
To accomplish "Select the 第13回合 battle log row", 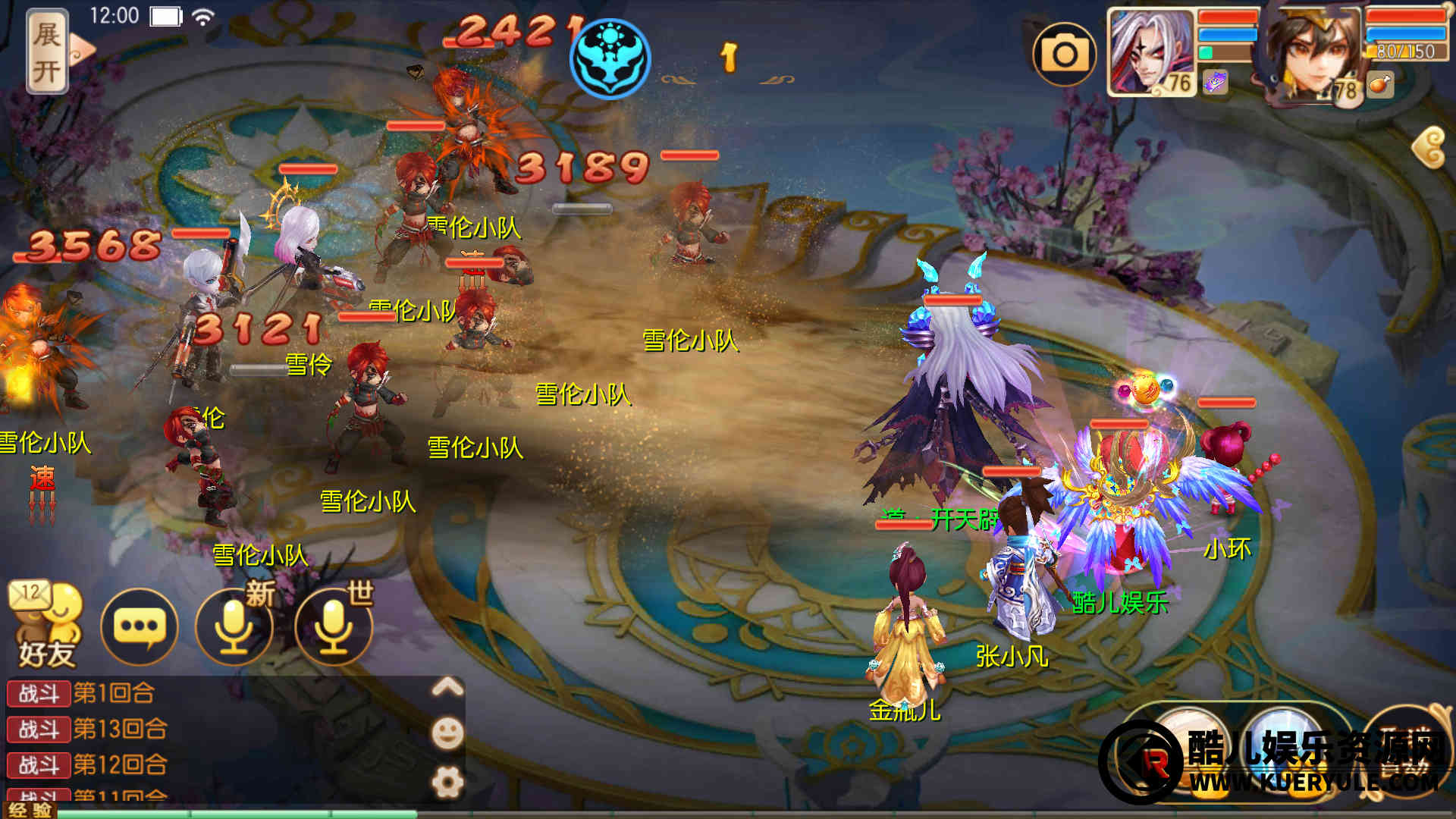I will [121, 730].
